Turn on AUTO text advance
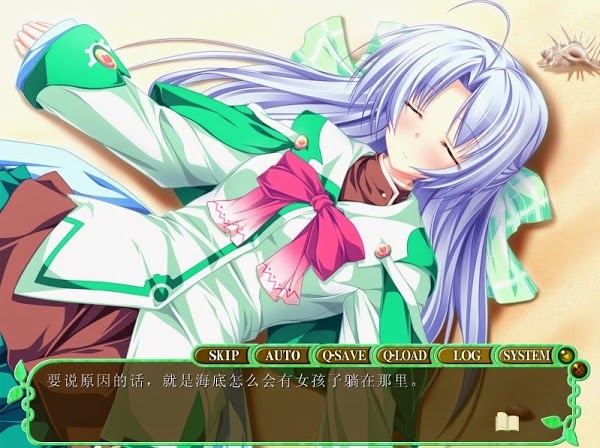This screenshot has height=448, width=600. 281,355
